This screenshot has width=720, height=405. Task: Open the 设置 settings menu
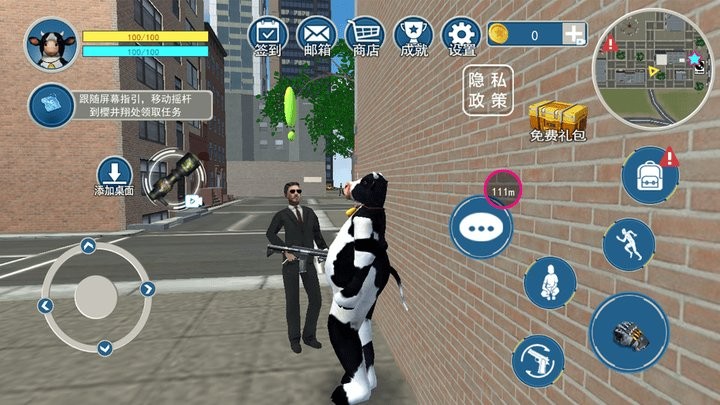click(461, 35)
